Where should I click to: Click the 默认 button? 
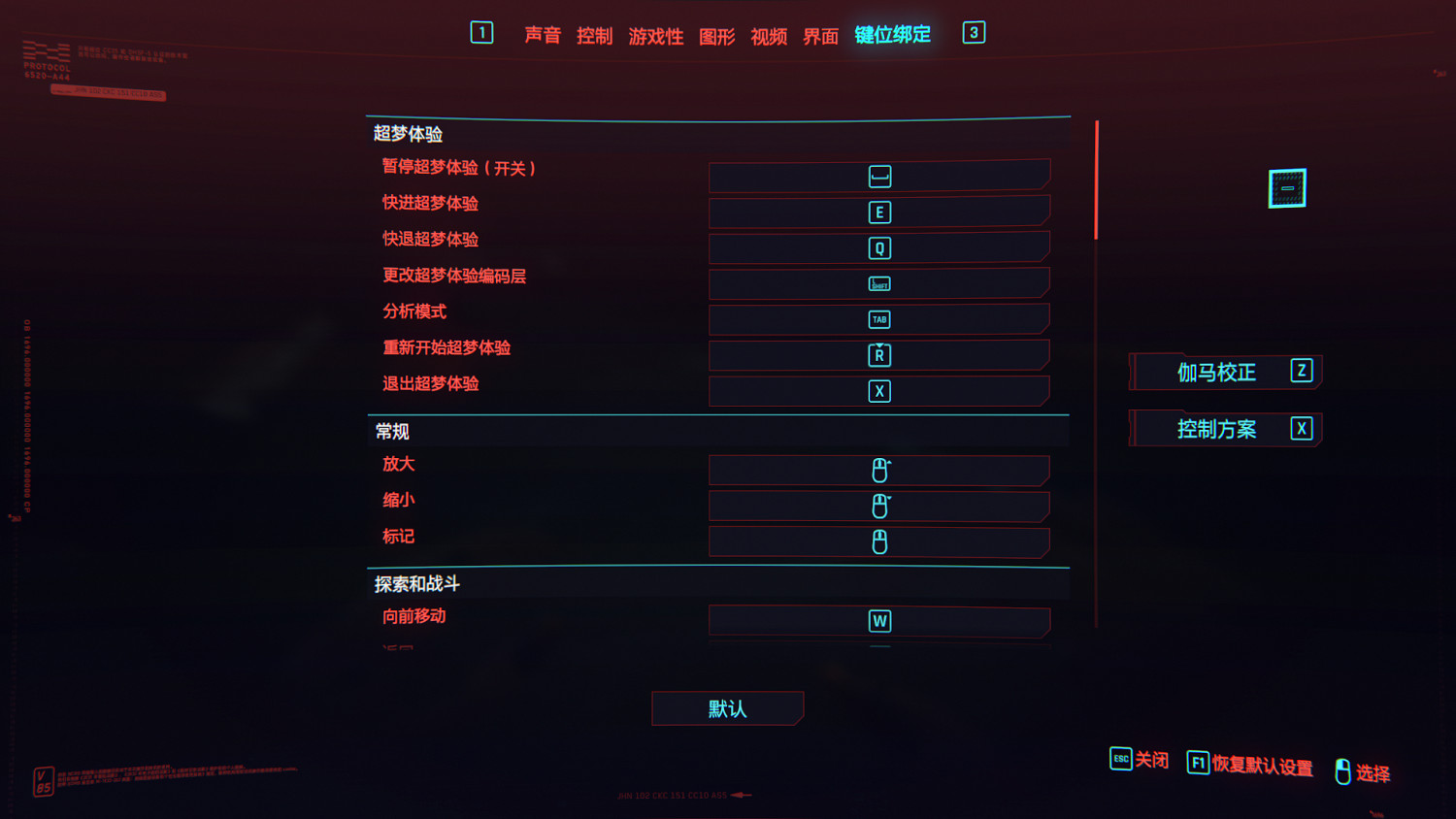727,708
